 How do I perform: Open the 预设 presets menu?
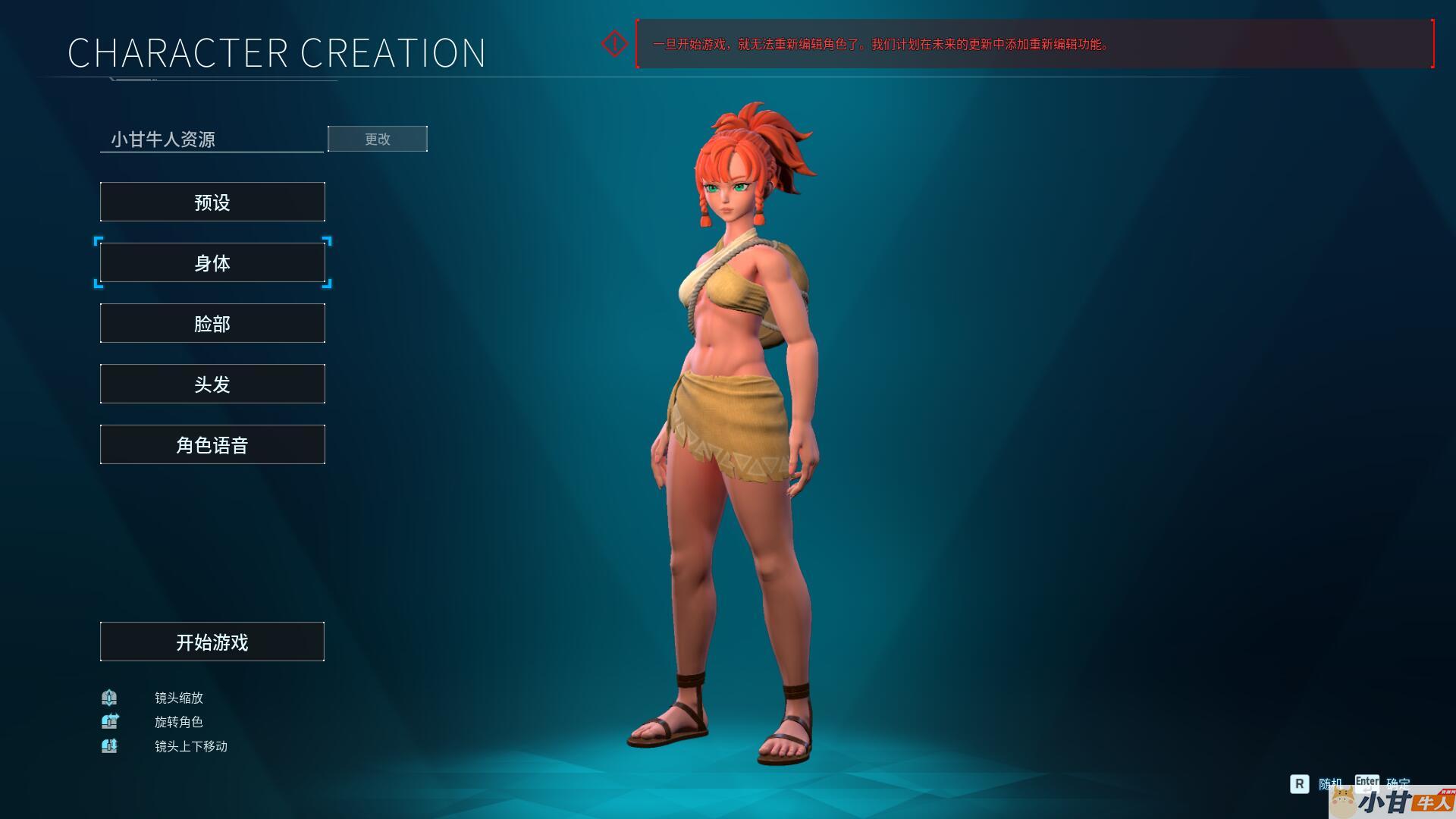tap(212, 202)
